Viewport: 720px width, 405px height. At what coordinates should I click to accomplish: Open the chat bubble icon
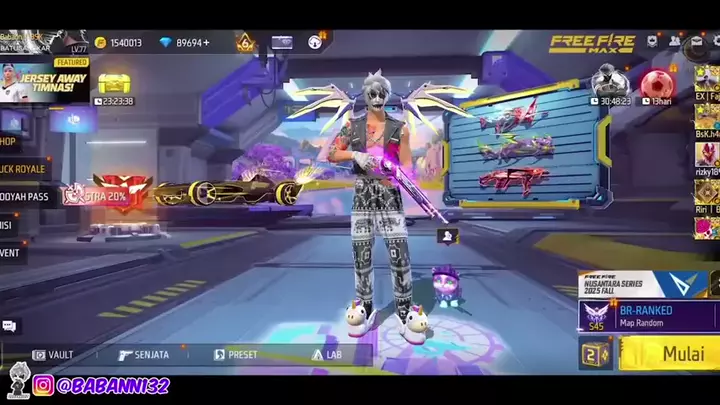[x=9, y=326]
